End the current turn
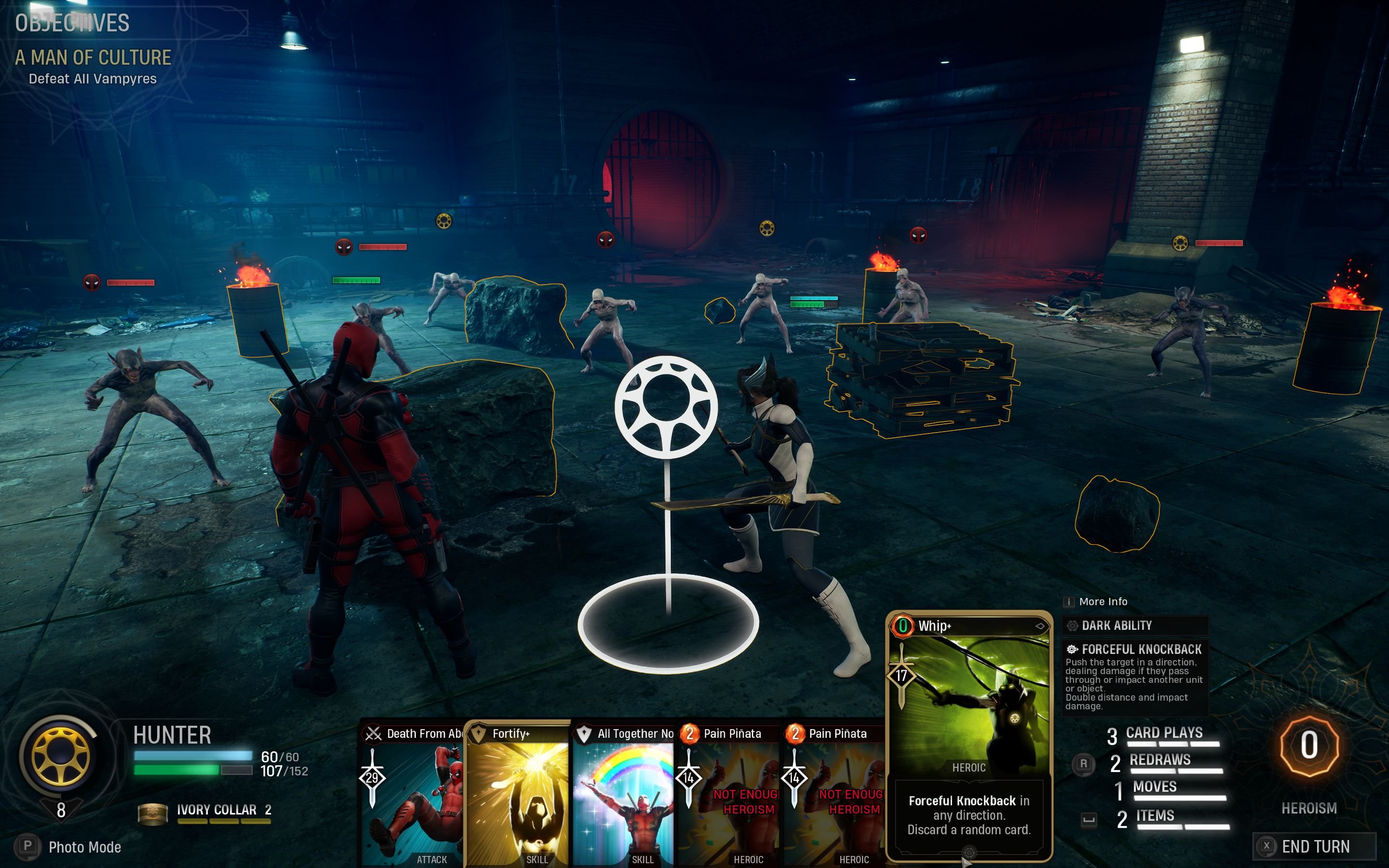The height and width of the screenshot is (868, 1389). [1314, 846]
